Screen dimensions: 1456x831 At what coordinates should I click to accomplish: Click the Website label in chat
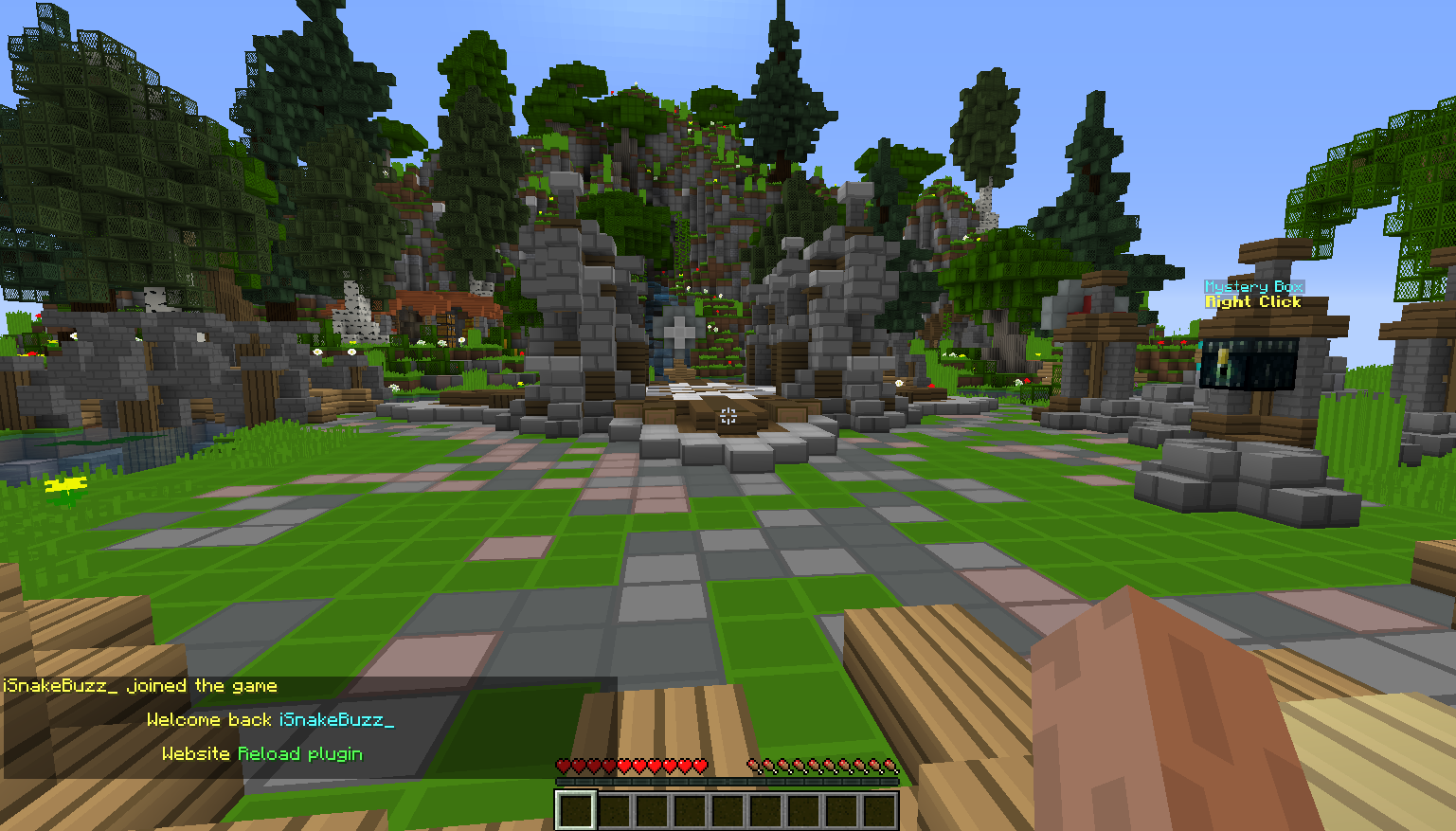(x=195, y=754)
